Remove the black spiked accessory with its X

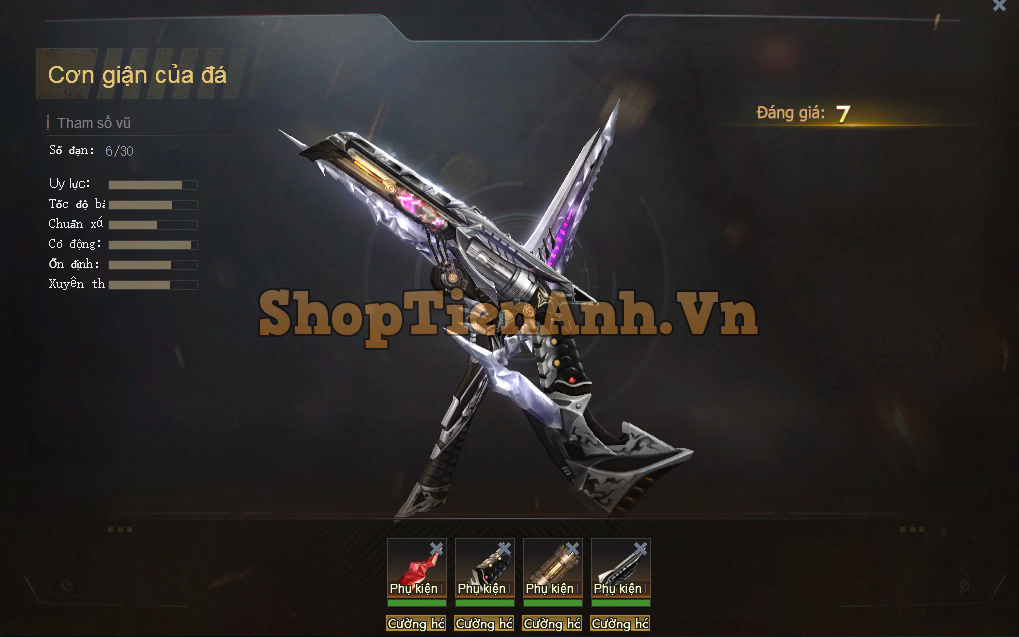coord(504,548)
